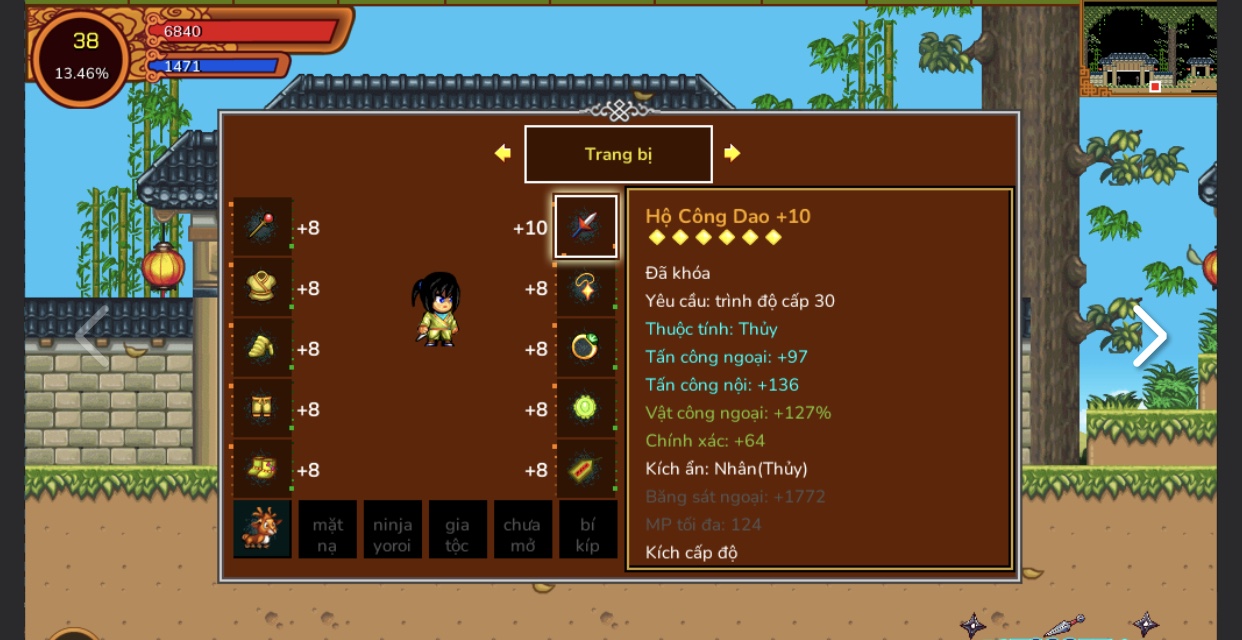Go to next image with right chevron
The height and width of the screenshot is (640, 1242).
(1149, 336)
